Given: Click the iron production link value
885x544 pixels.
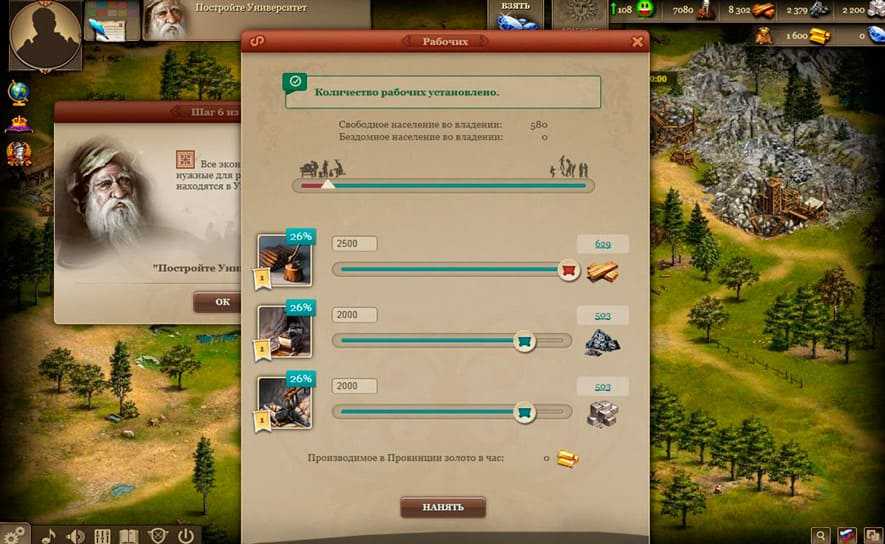Looking at the screenshot, I should tap(602, 316).
